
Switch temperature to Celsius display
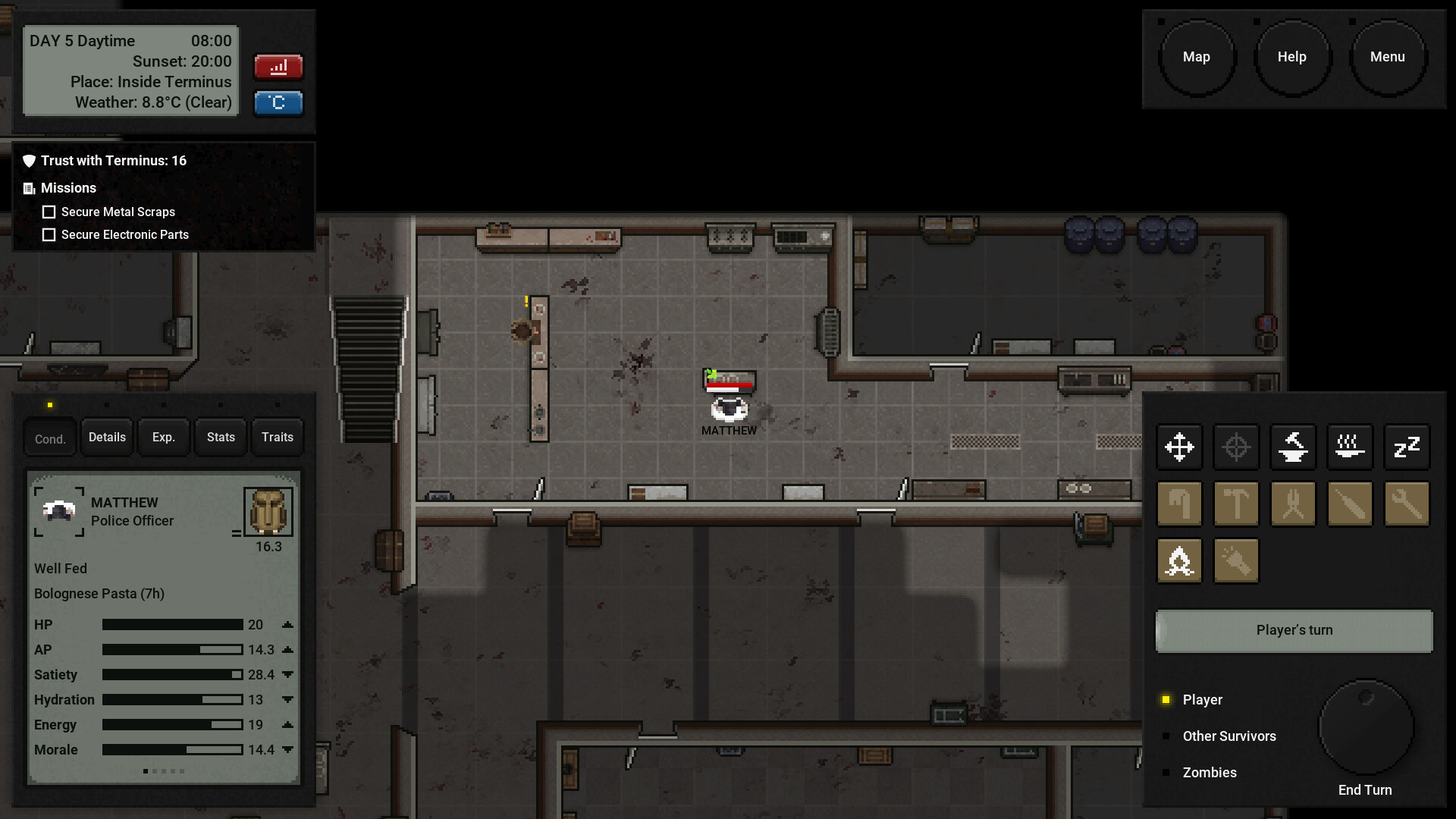pos(278,103)
